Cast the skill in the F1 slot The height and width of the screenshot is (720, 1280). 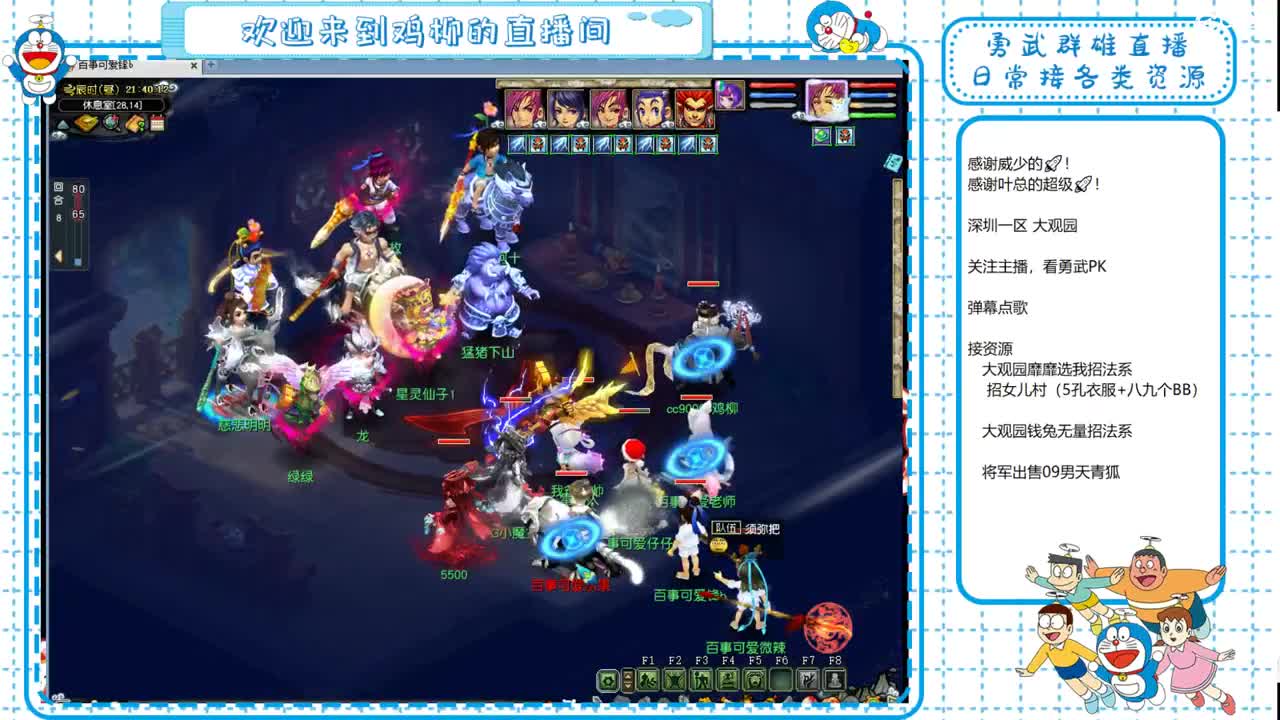648,680
